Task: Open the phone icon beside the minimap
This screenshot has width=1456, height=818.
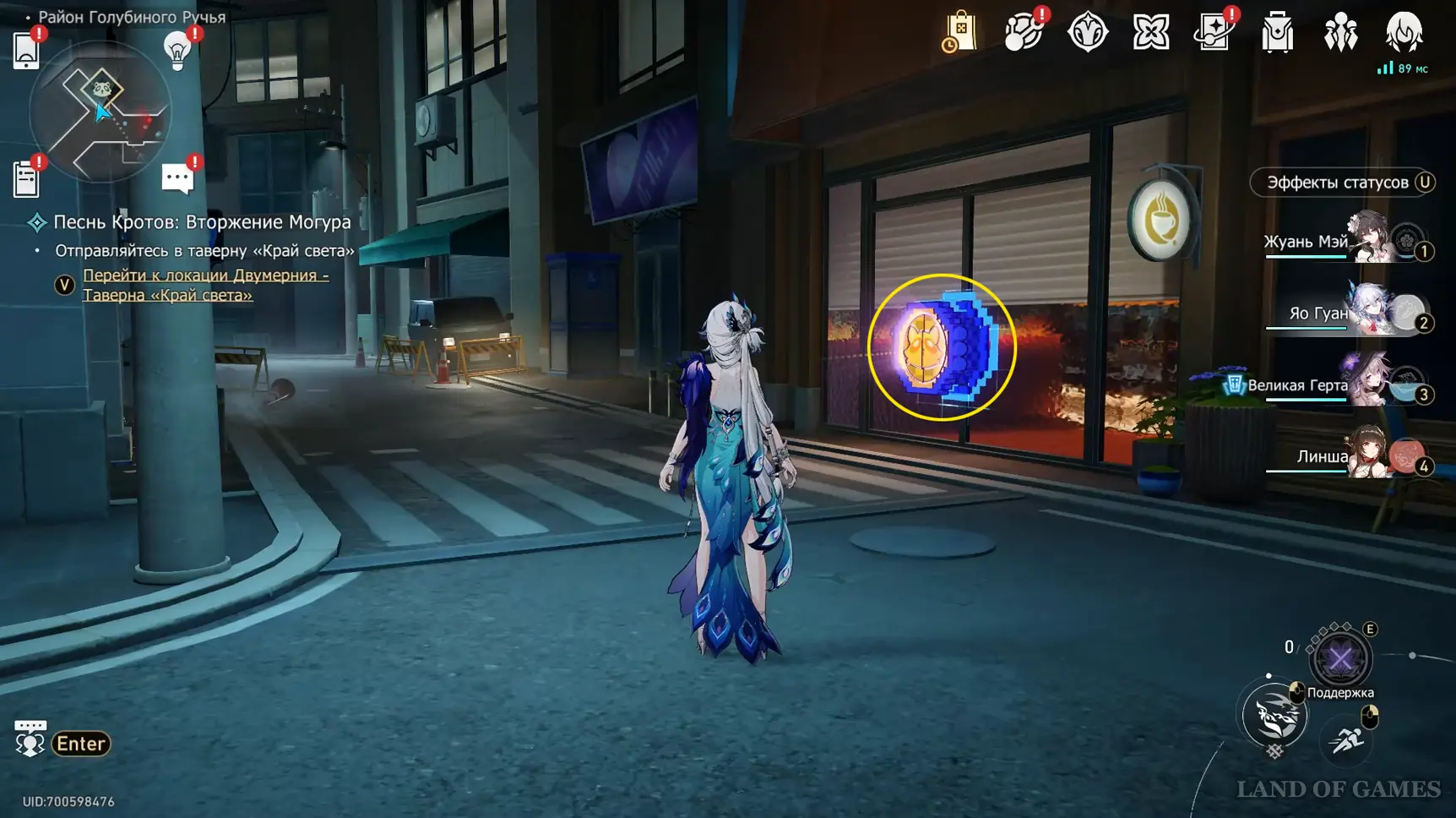Action: [x=26, y=51]
